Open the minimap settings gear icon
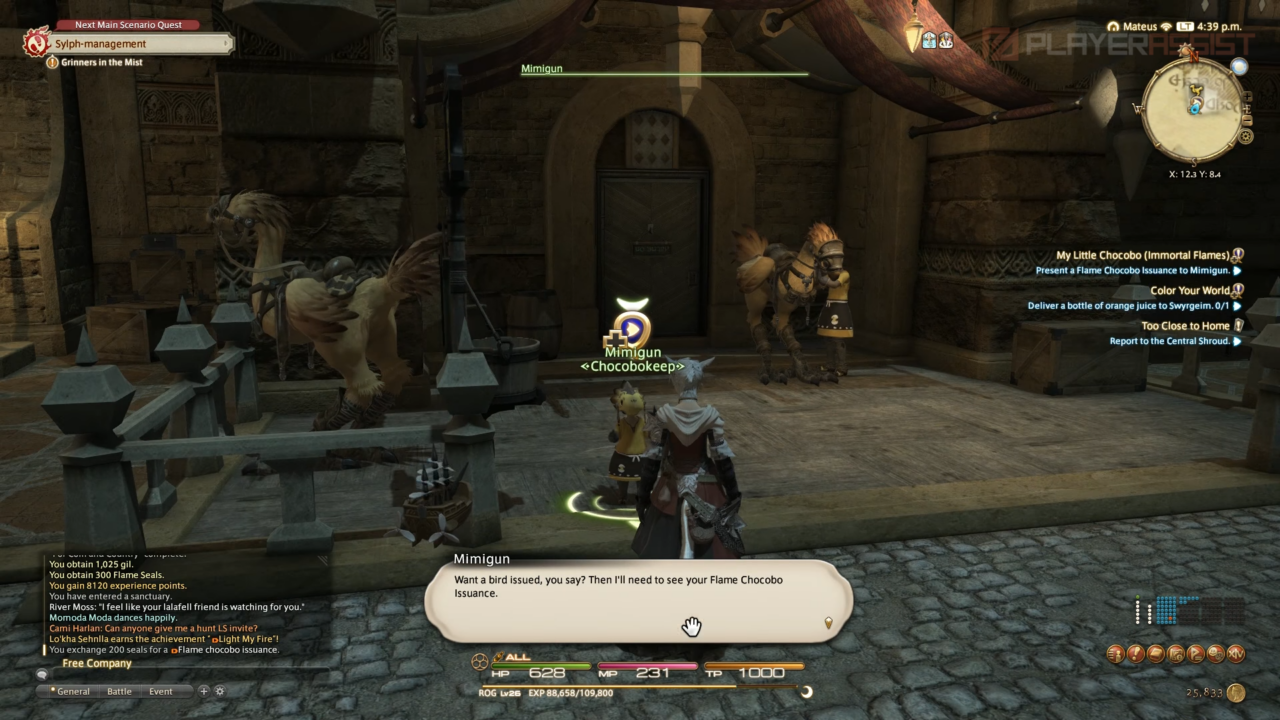Image resolution: width=1280 pixels, height=720 pixels. [1246, 136]
